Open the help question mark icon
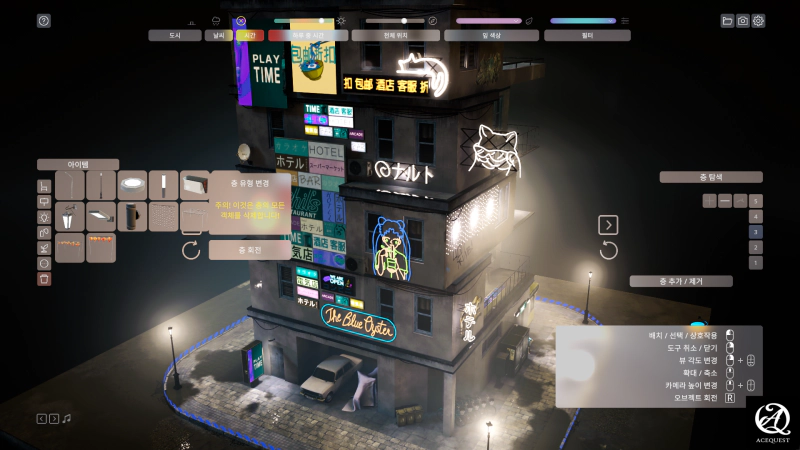This screenshot has width=800, height=450. [x=43, y=20]
